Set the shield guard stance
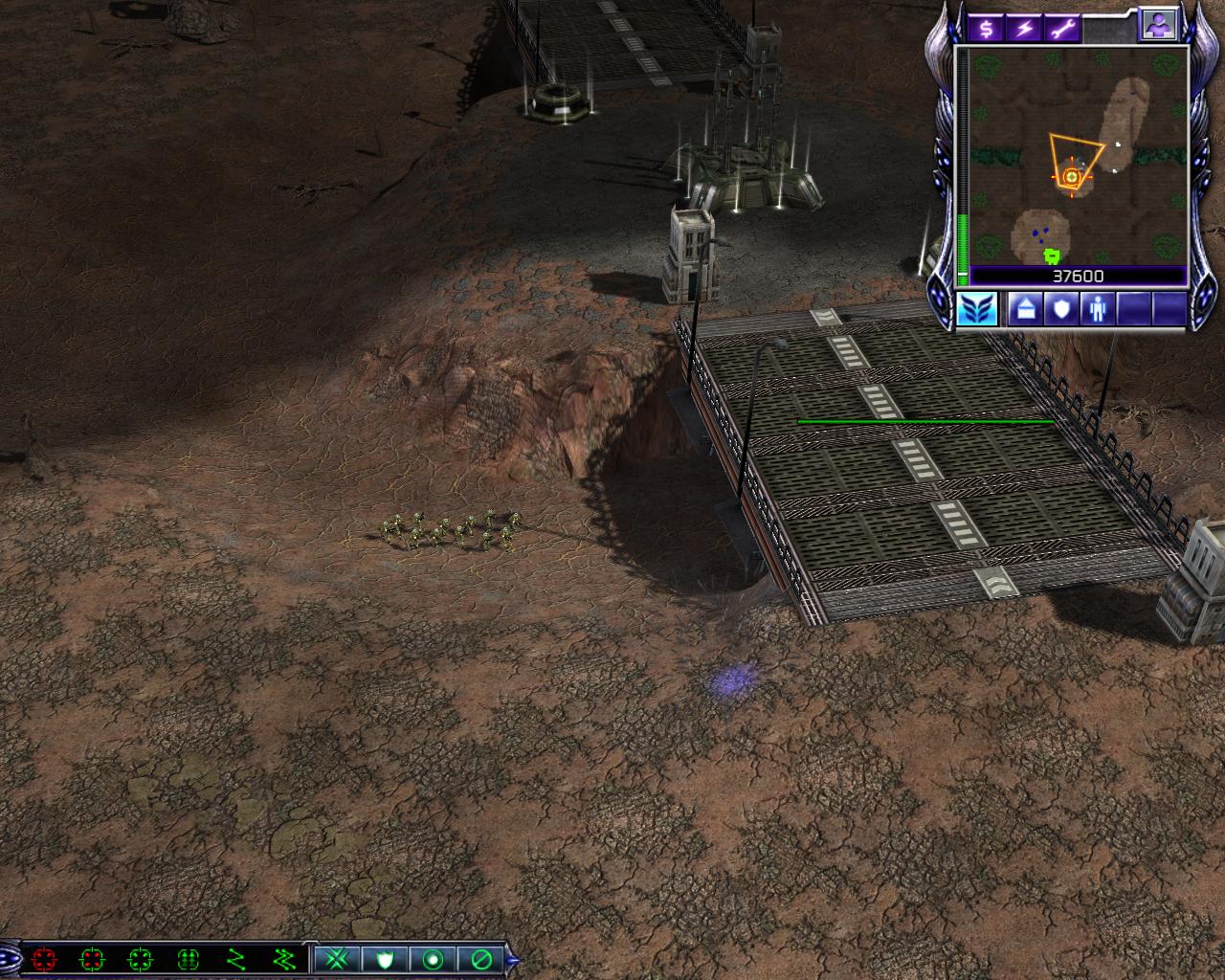 pyautogui.click(x=385, y=958)
